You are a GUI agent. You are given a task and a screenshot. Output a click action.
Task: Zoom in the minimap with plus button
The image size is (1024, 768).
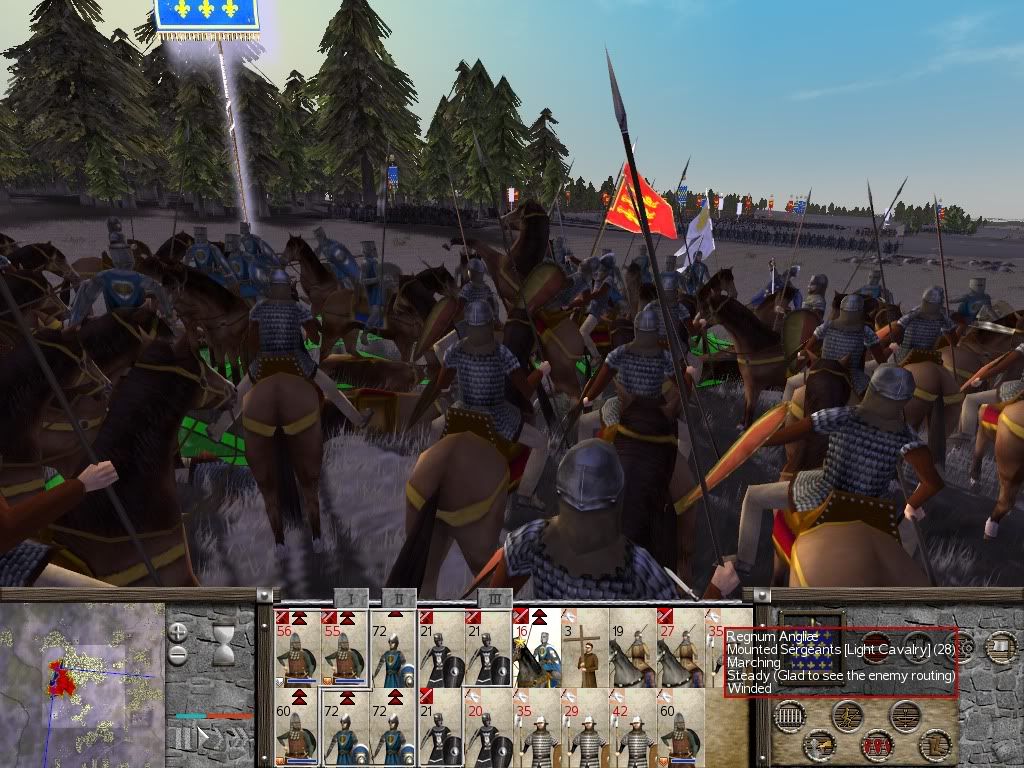click(178, 632)
